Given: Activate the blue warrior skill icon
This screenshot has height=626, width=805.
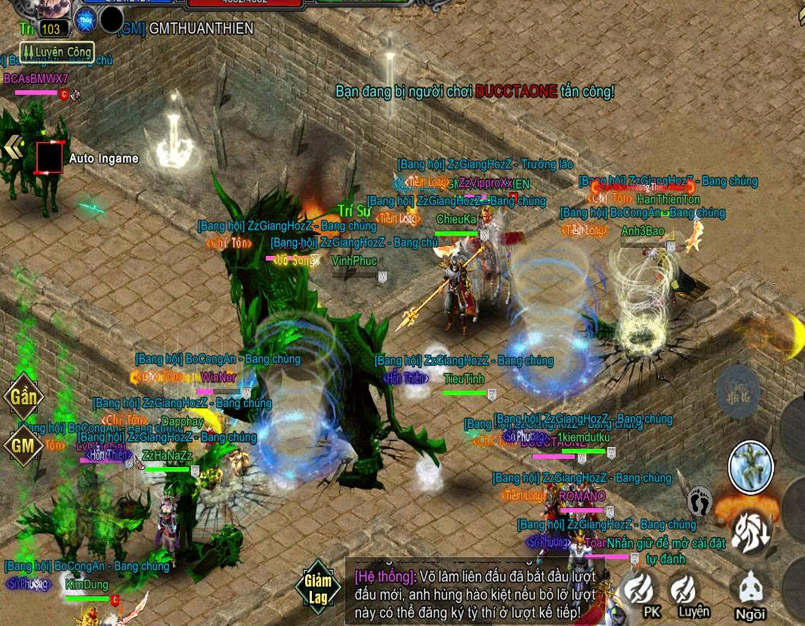Looking at the screenshot, I should (750, 468).
